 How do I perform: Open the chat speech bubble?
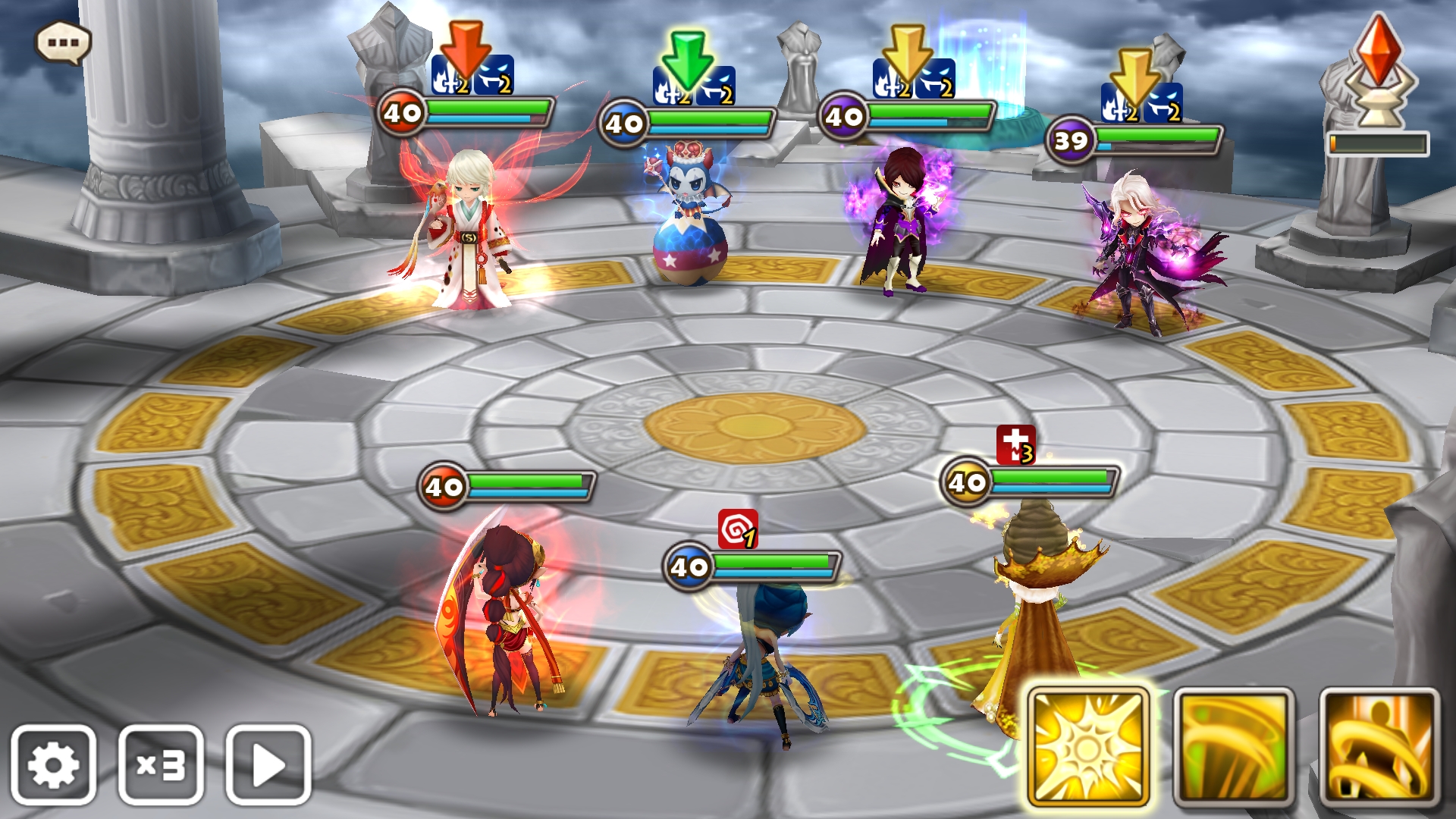(x=64, y=42)
